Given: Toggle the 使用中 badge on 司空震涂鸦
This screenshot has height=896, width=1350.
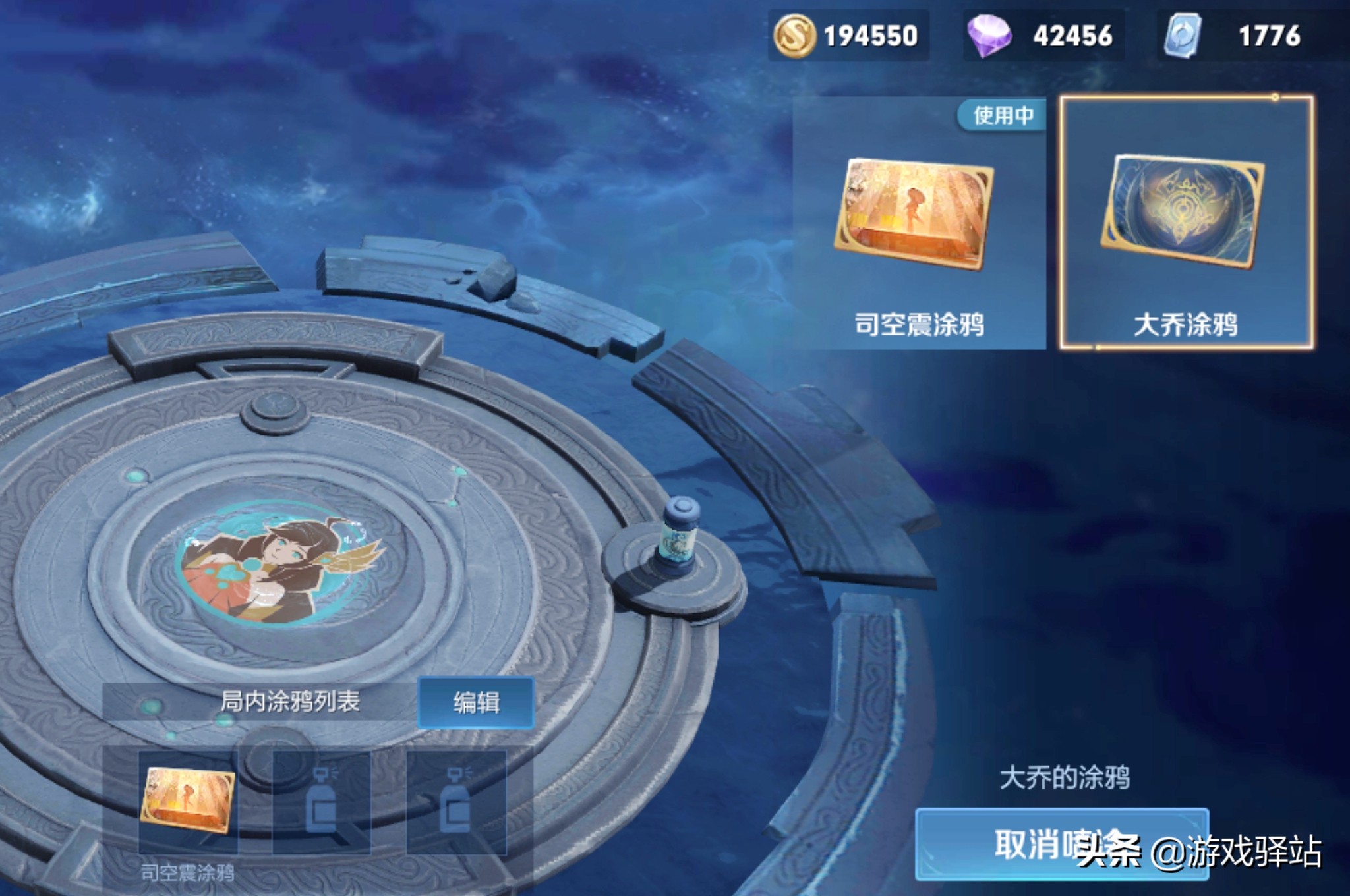Looking at the screenshot, I should point(1002,115).
